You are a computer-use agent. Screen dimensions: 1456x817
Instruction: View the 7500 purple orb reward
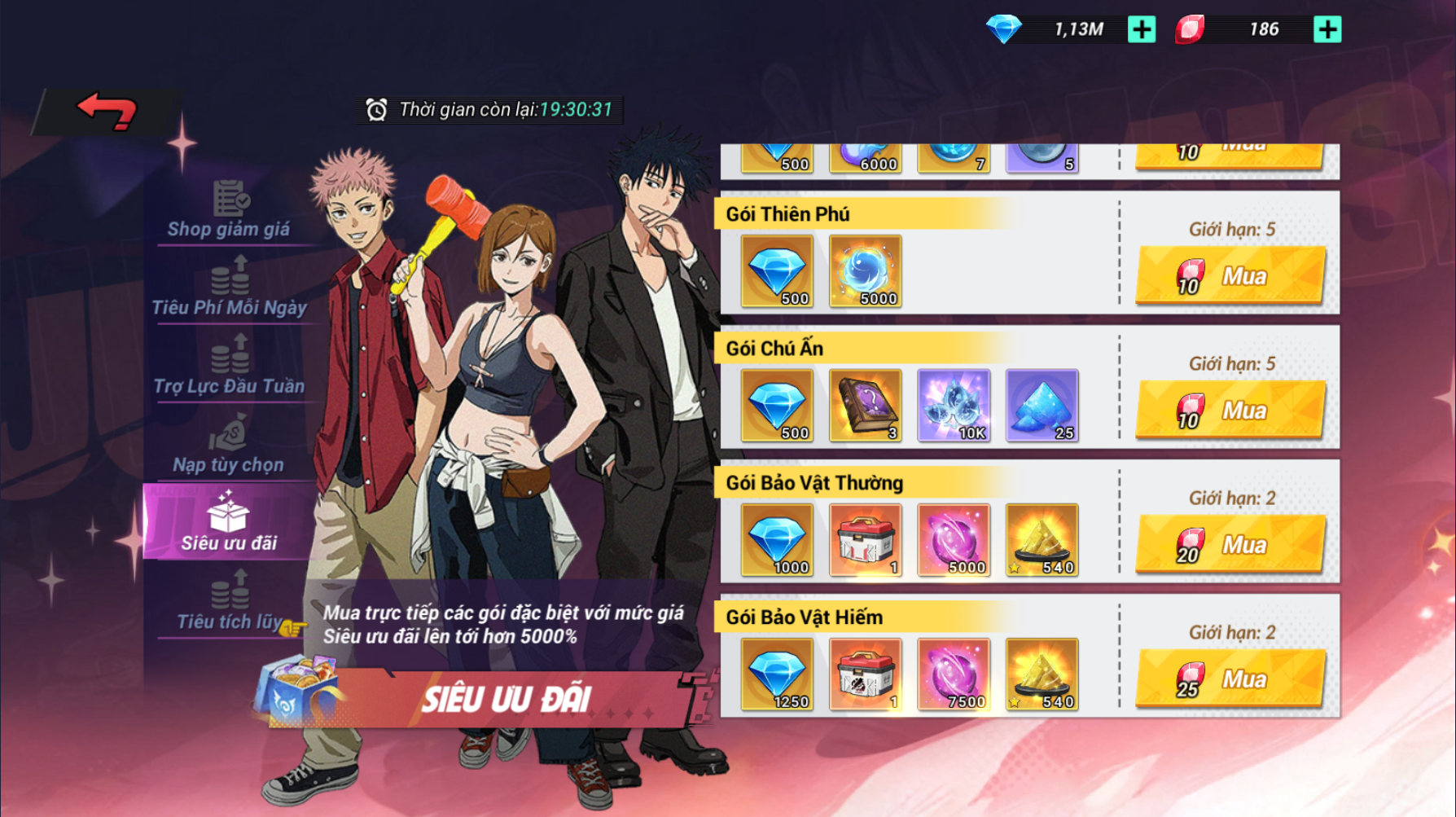tap(954, 674)
